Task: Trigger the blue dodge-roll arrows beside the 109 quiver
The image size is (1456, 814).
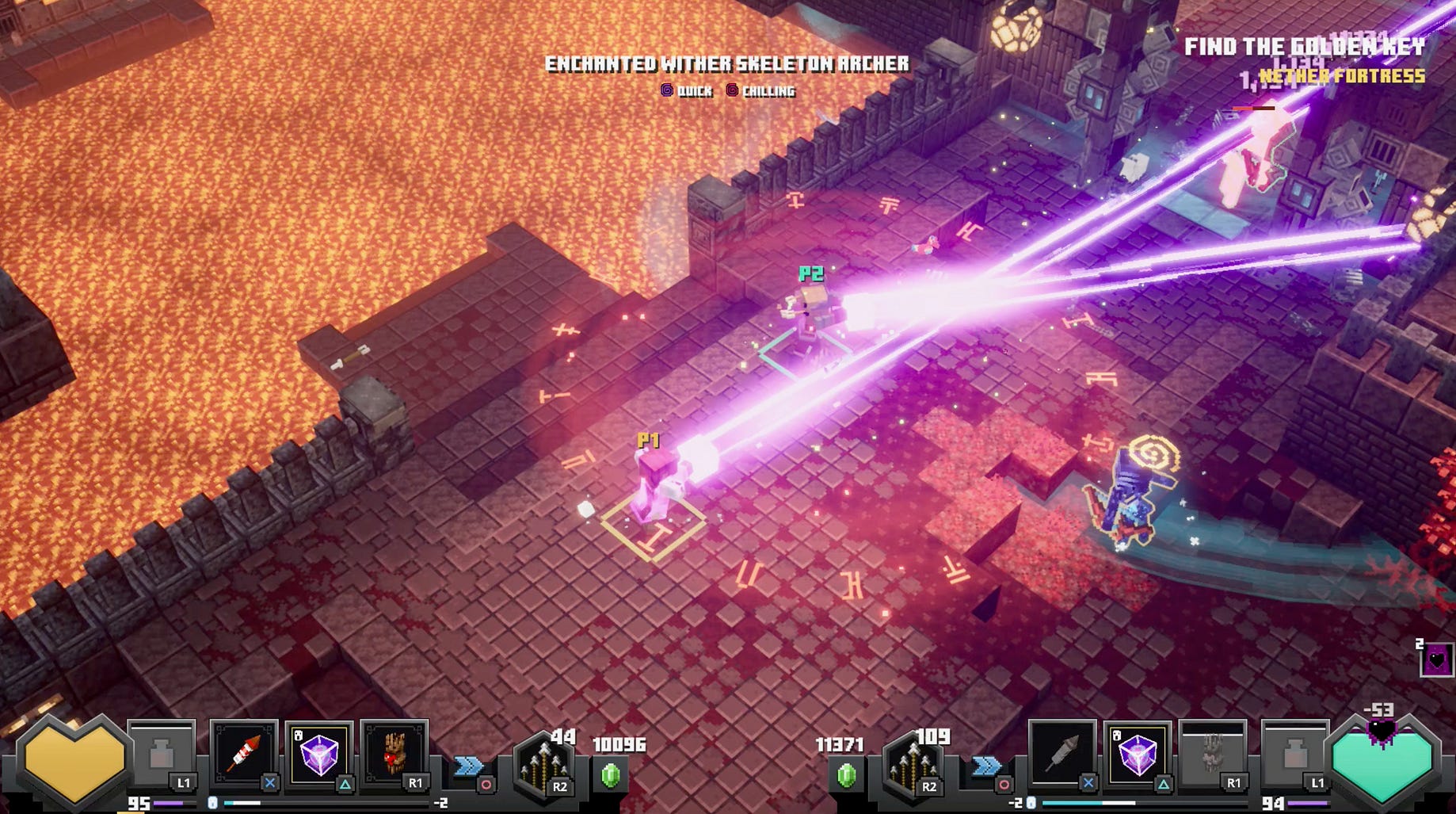Action: [986, 766]
